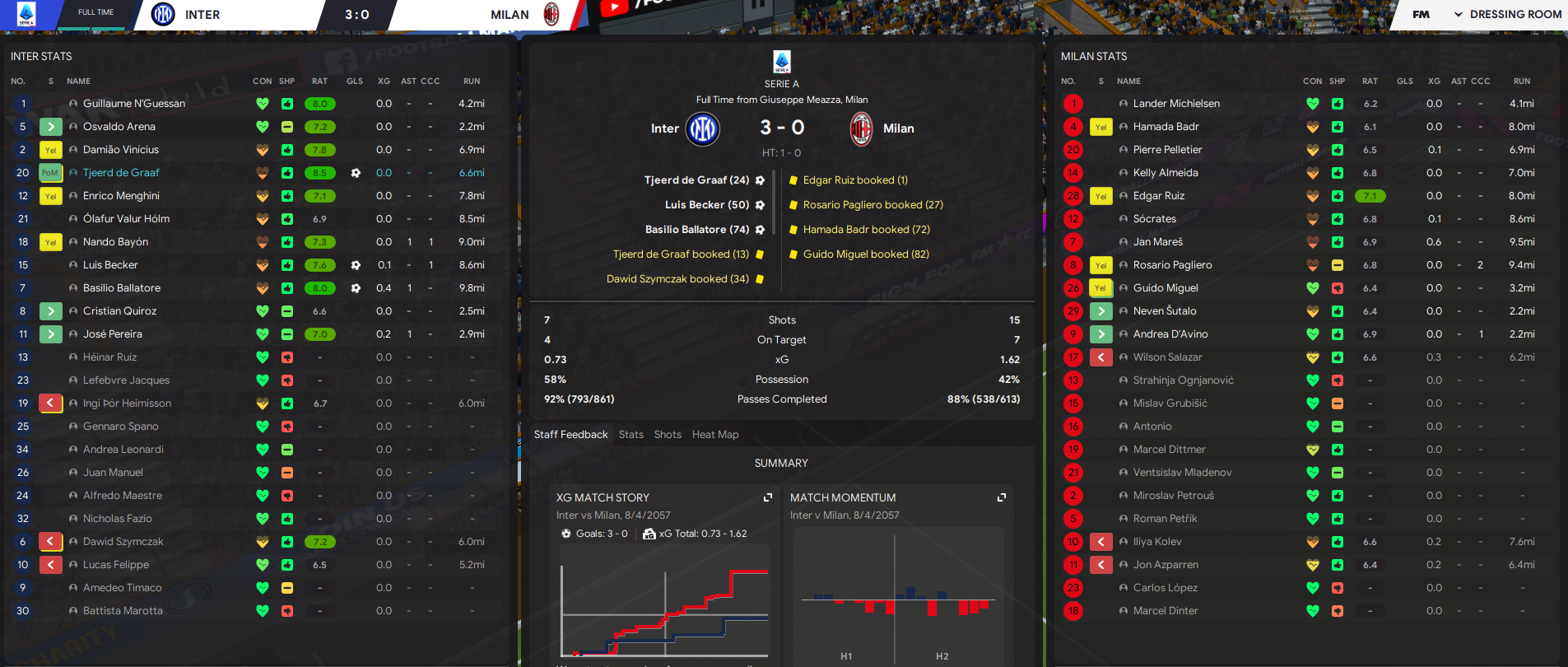The image size is (1568, 667).
Task: Select the Staff Feedback tab
Action: [x=570, y=435]
